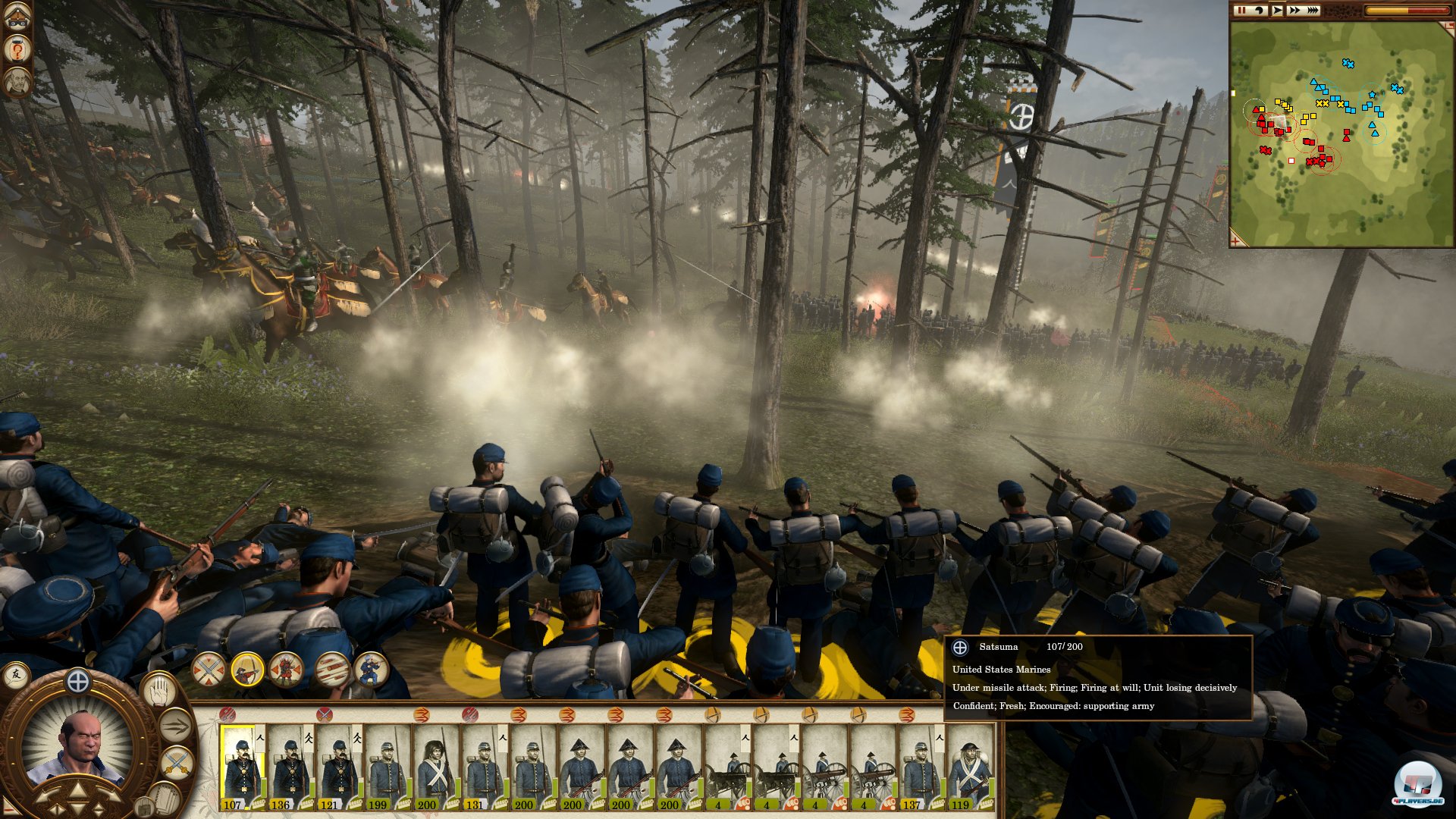
Task: Zoom in minimap with plus corner button
Action: coord(1236,241)
